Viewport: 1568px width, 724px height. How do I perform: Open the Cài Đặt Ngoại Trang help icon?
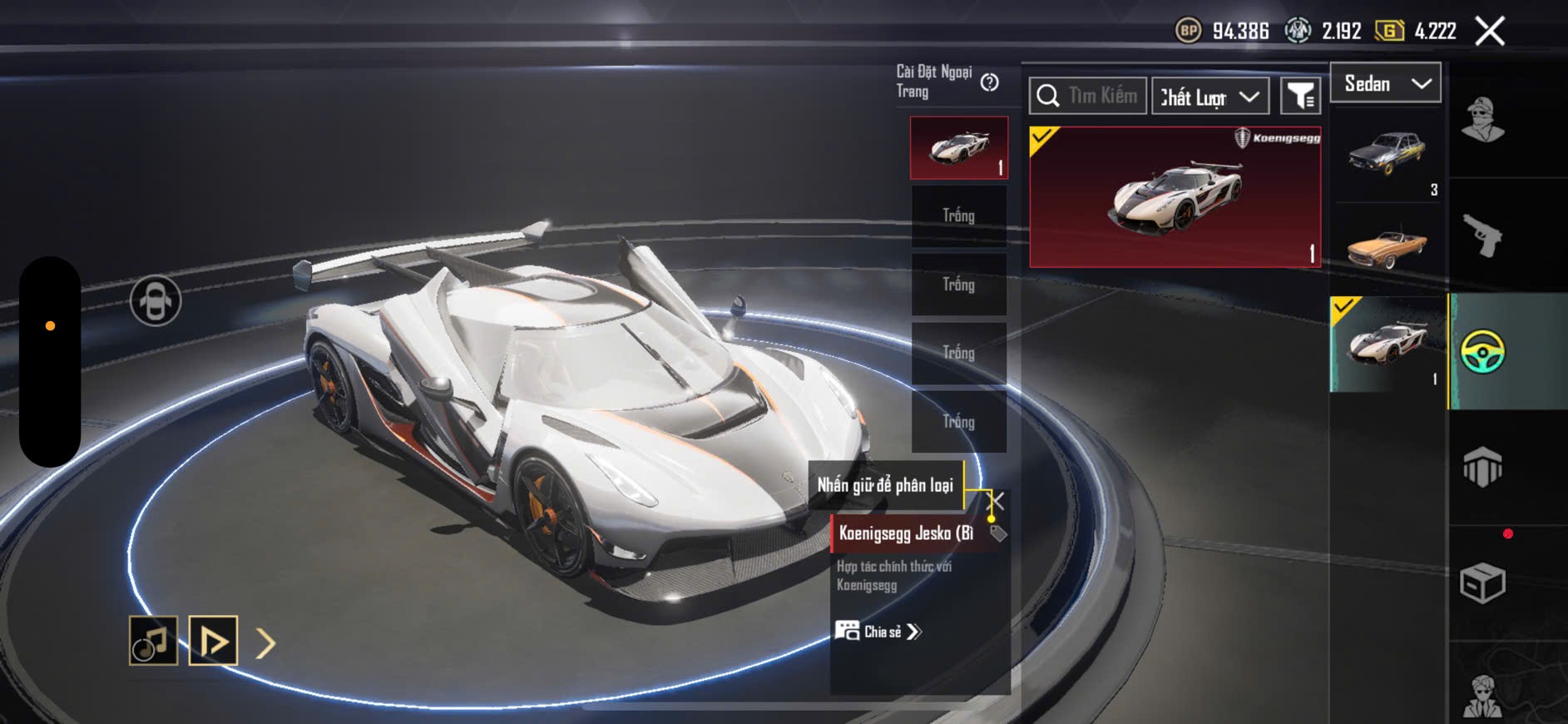click(x=989, y=82)
